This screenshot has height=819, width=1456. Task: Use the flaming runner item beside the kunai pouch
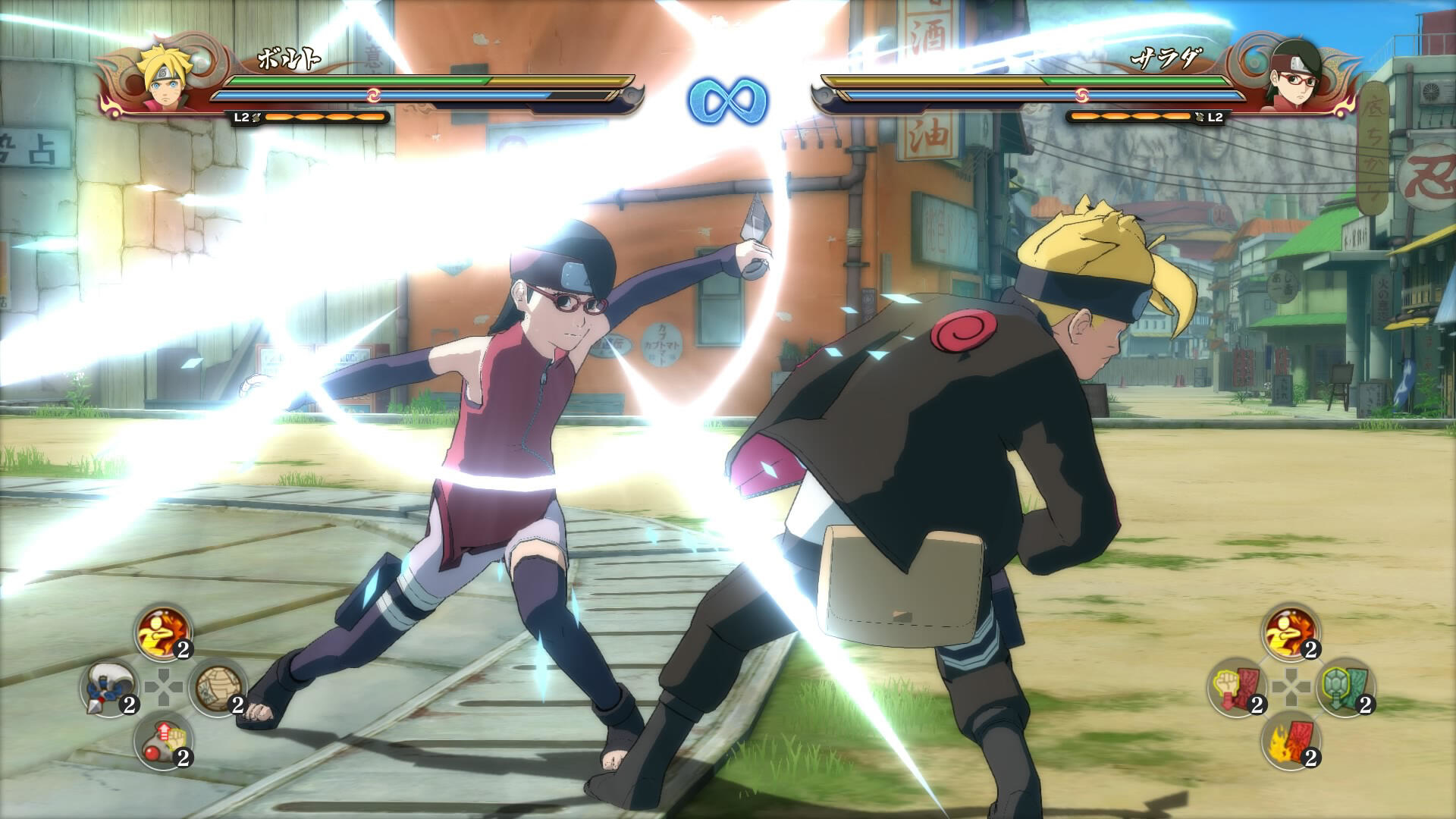click(x=163, y=633)
